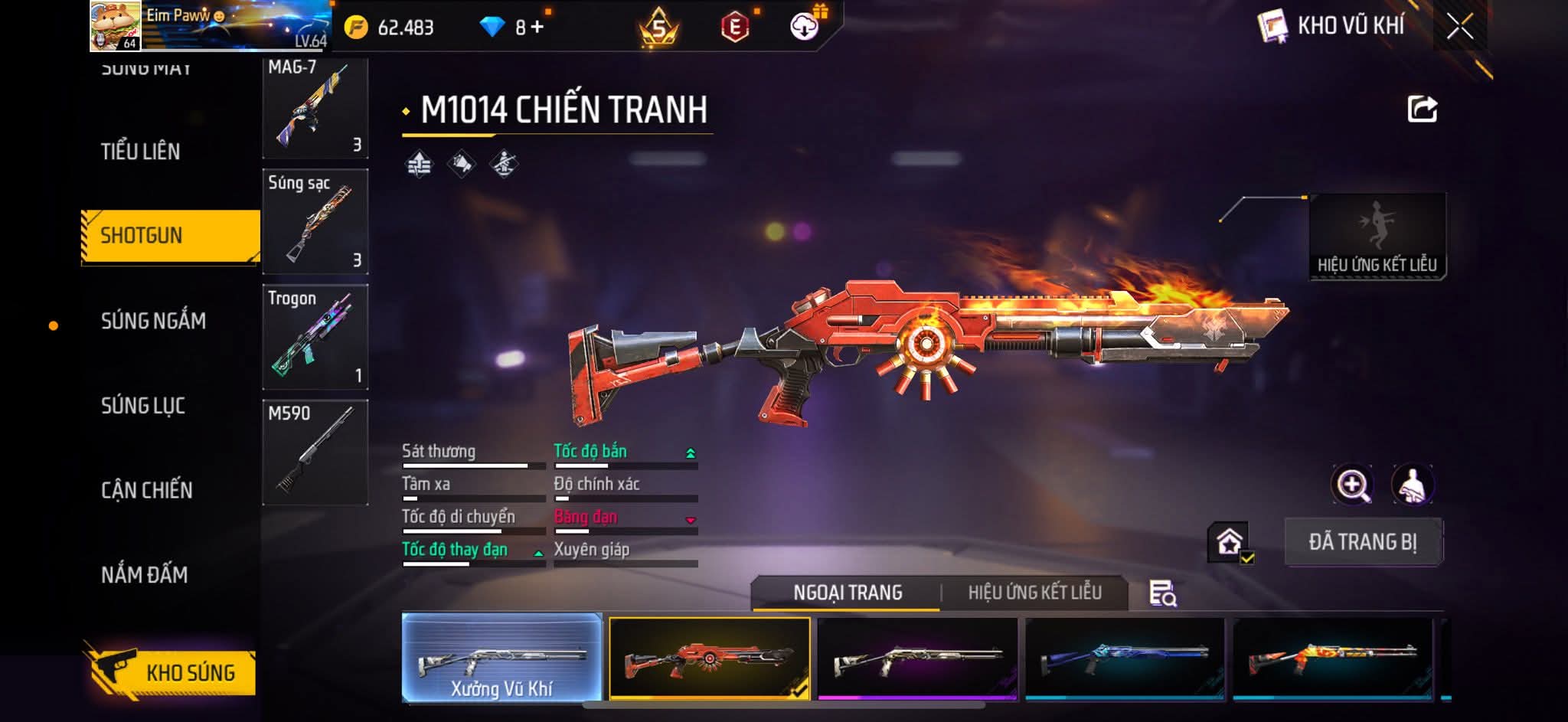This screenshot has height=722, width=1568.
Task: Click the share icon
Action: click(1422, 109)
